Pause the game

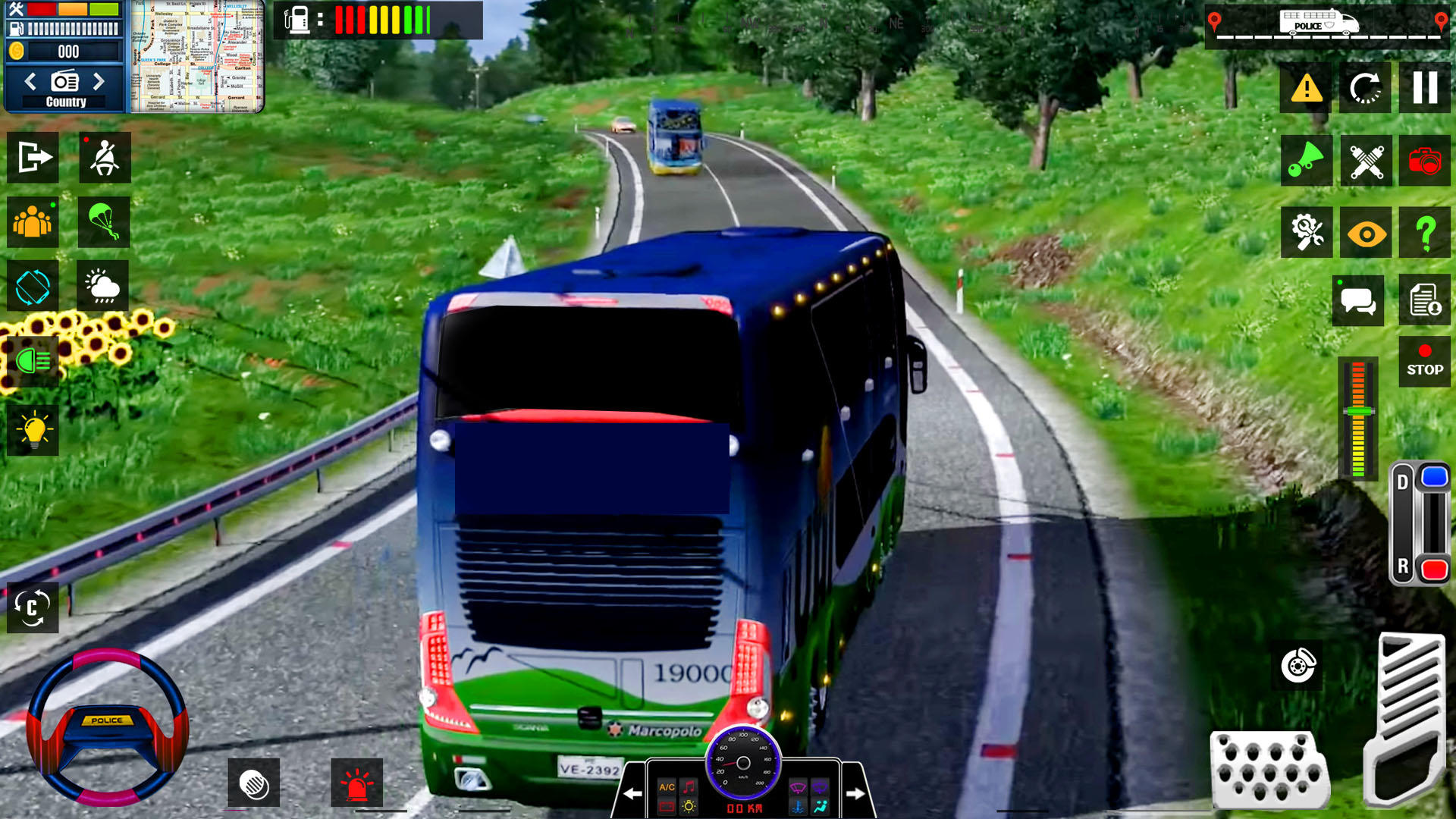(x=1424, y=89)
